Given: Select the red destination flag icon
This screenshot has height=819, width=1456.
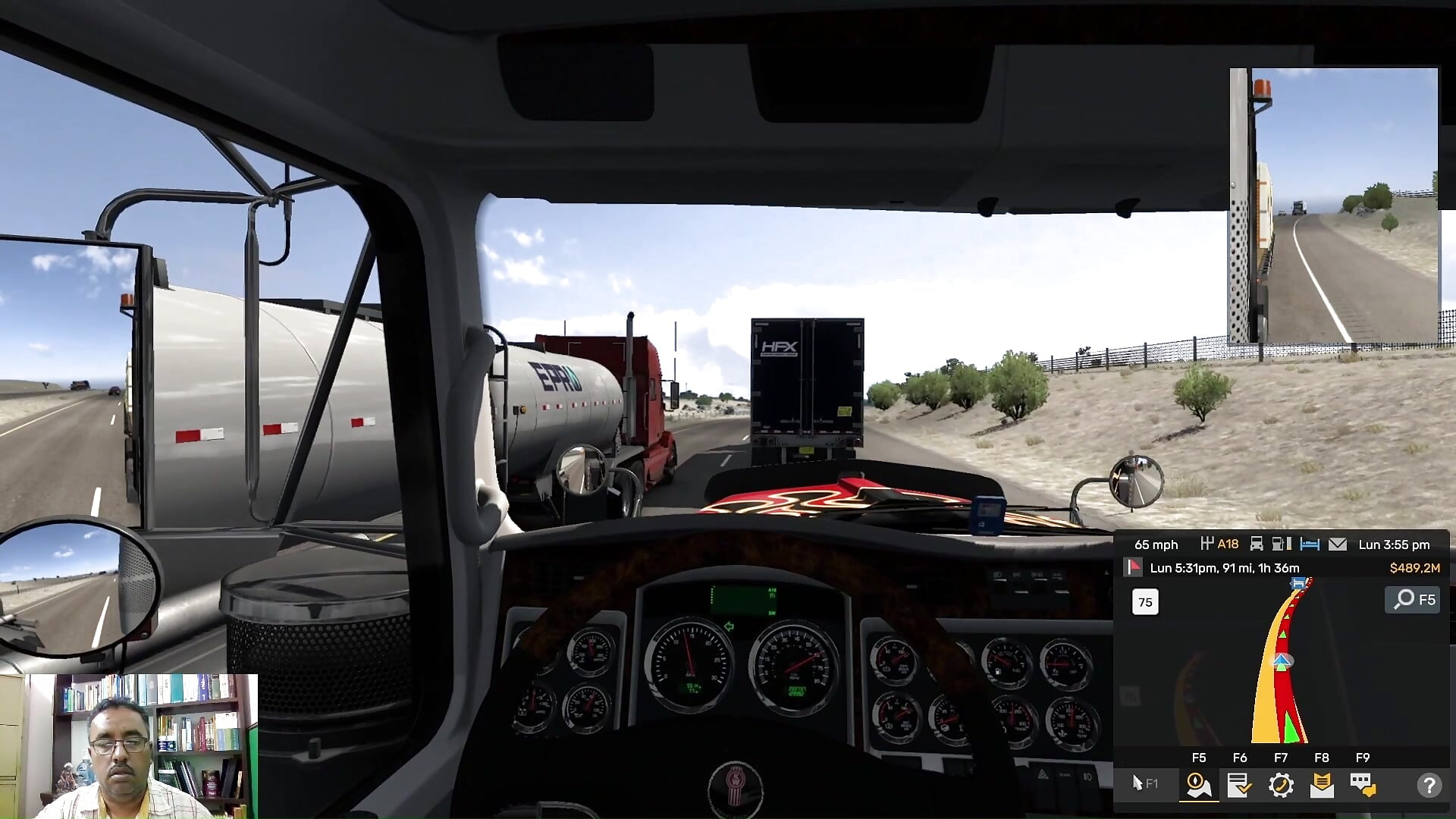Looking at the screenshot, I should tap(1133, 567).
